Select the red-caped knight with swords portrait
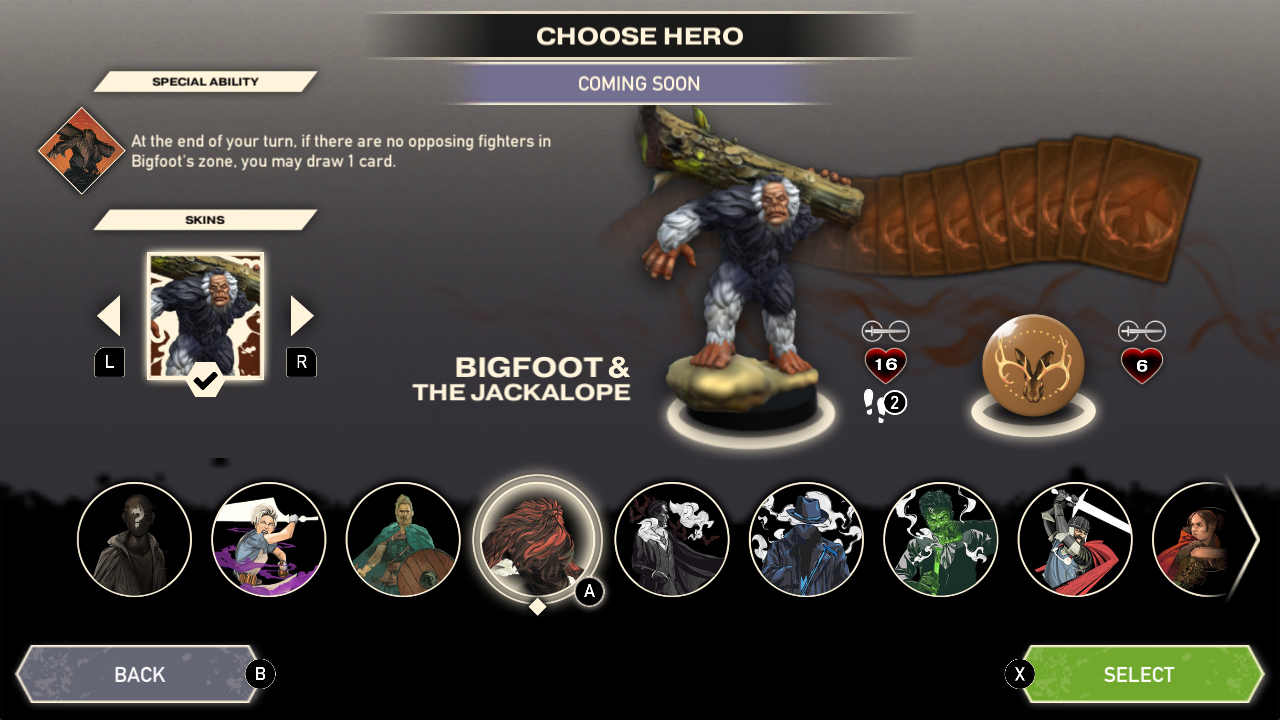 1076,540
